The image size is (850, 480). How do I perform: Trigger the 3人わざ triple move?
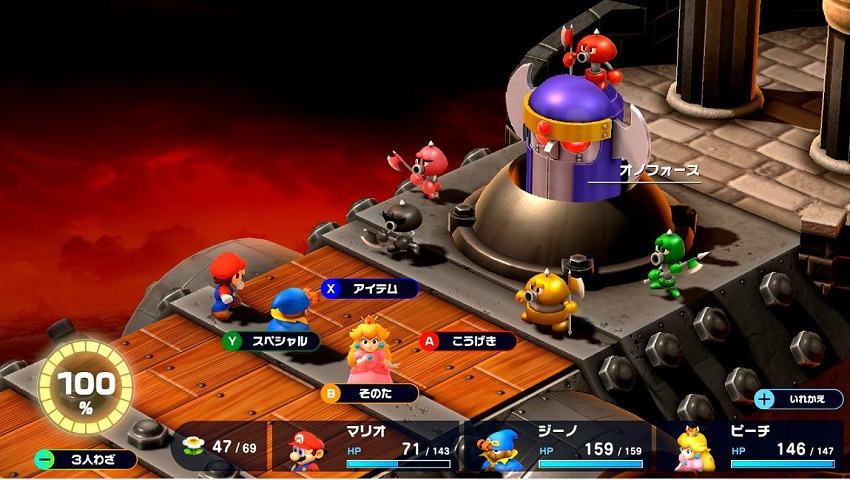click(86, 460)
